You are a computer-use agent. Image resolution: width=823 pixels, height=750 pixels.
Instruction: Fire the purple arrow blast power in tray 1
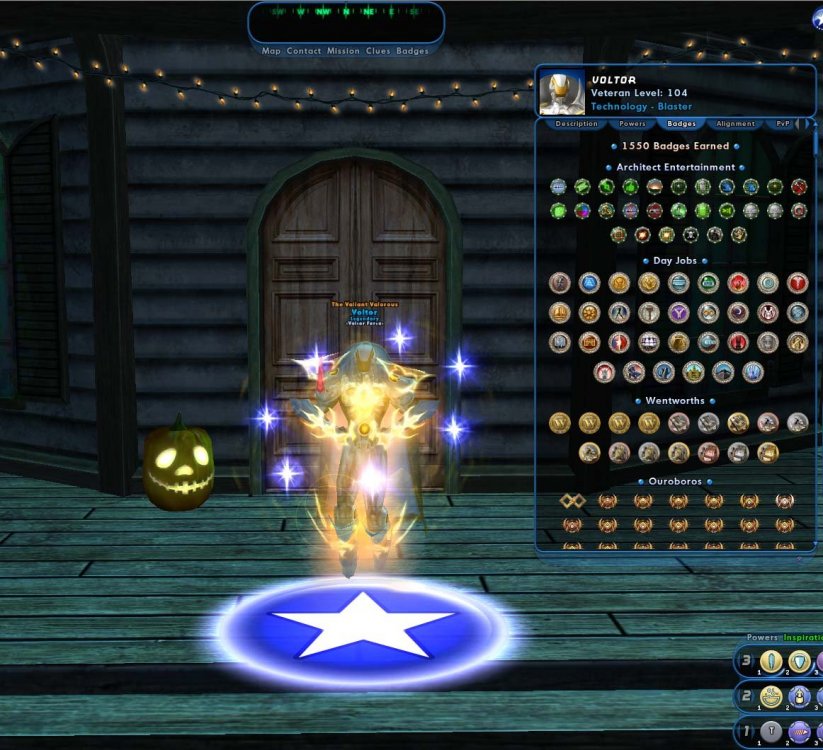pyautogui.click(x=799, y=732)
